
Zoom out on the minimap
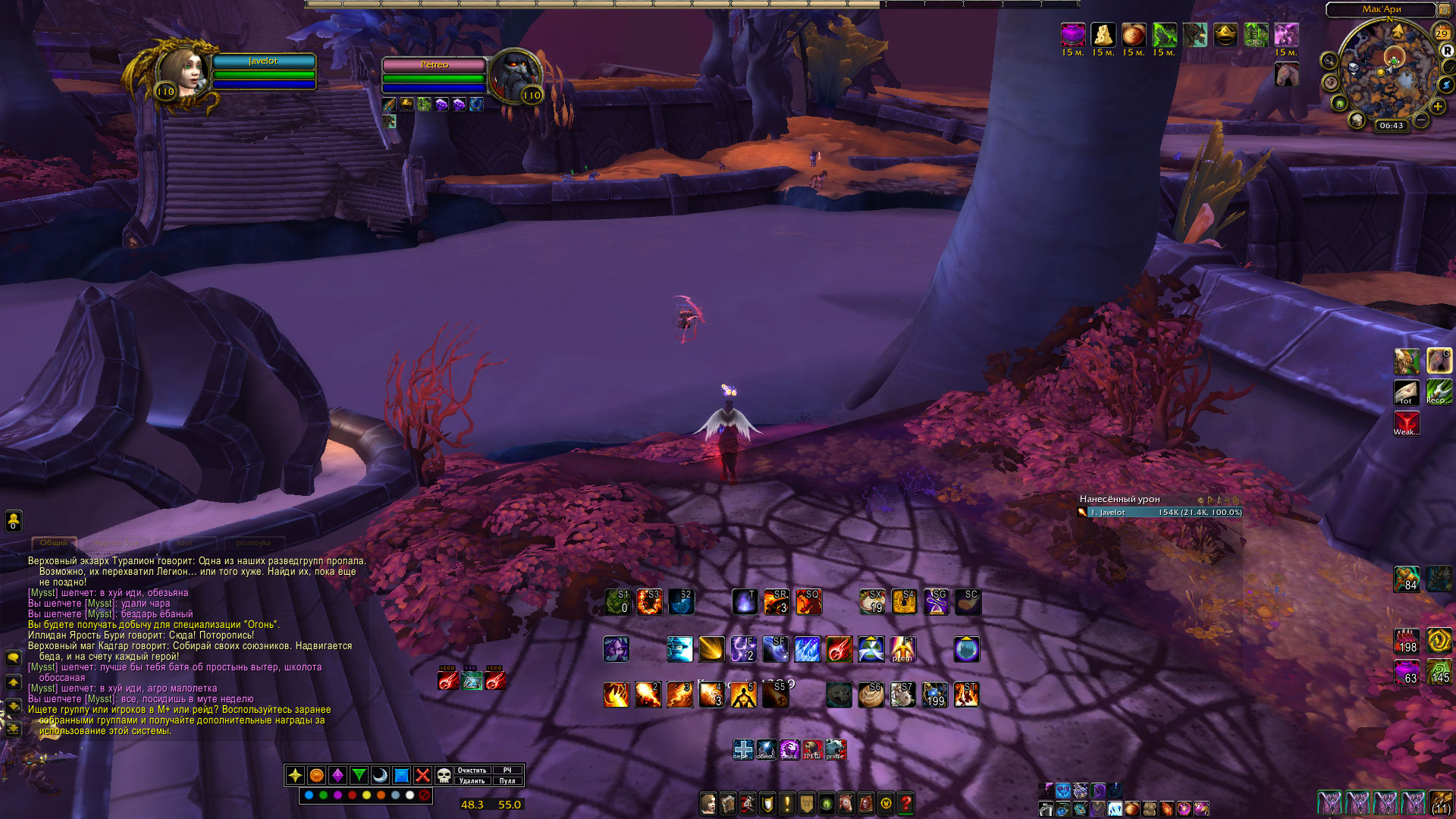click(1421, 120)
